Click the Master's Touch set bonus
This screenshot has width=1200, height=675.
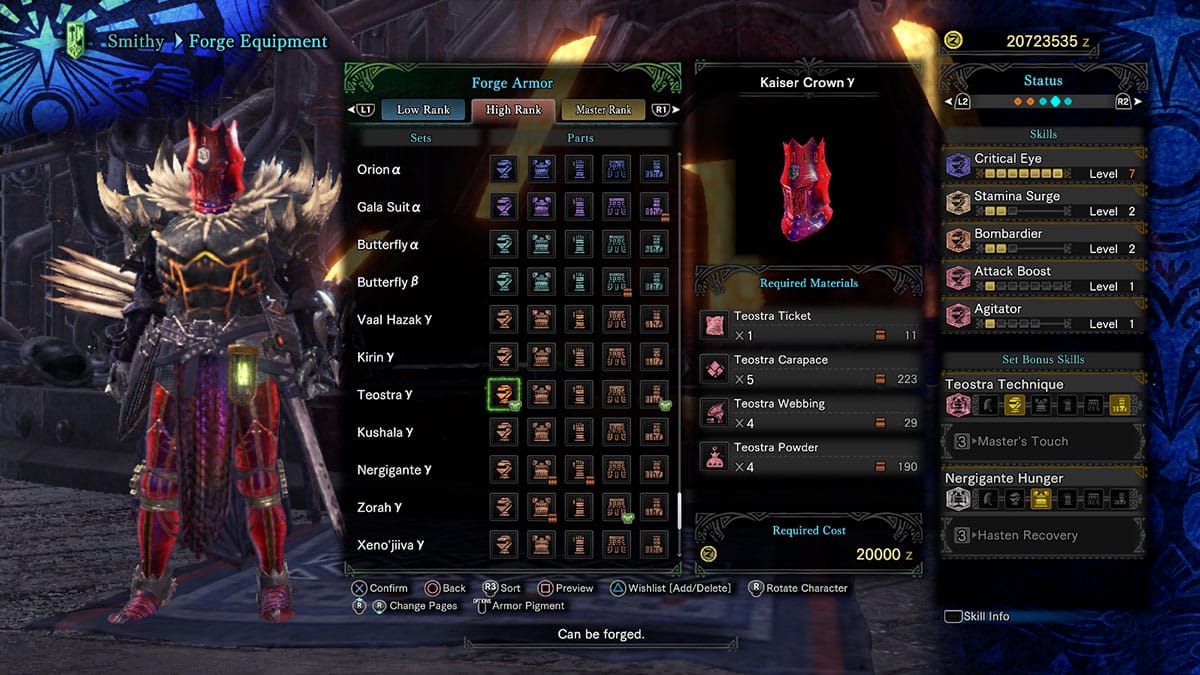click(1043, 441)
